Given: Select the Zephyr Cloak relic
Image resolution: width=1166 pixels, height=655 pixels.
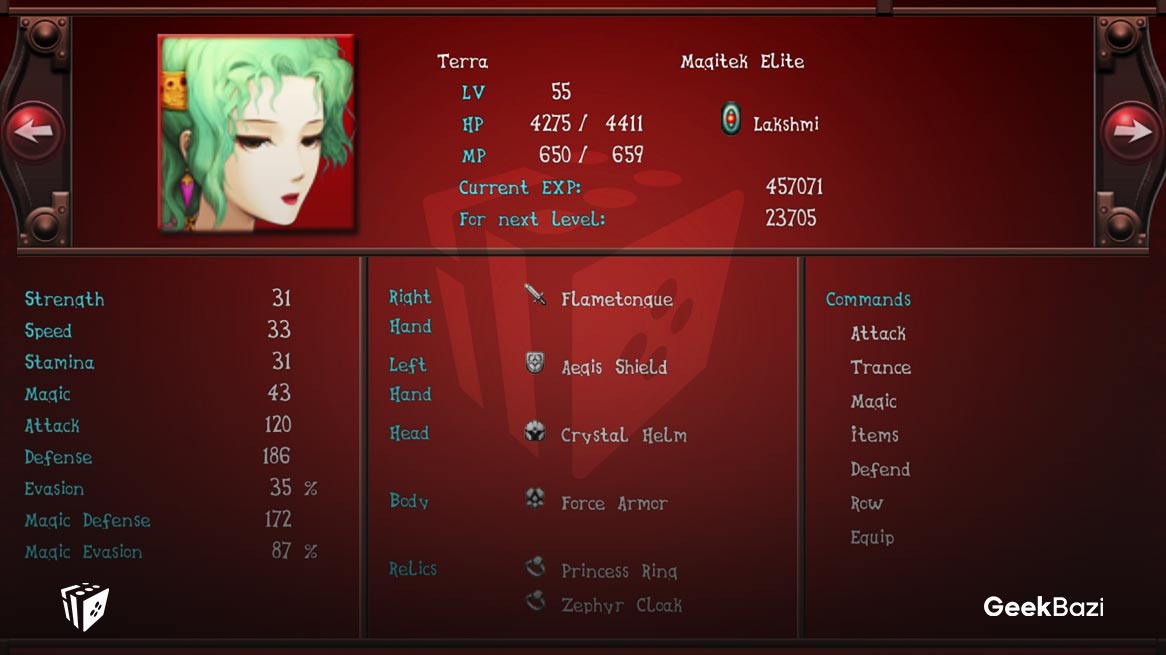Looking at the screenshot, I should [x=620, y=605].
